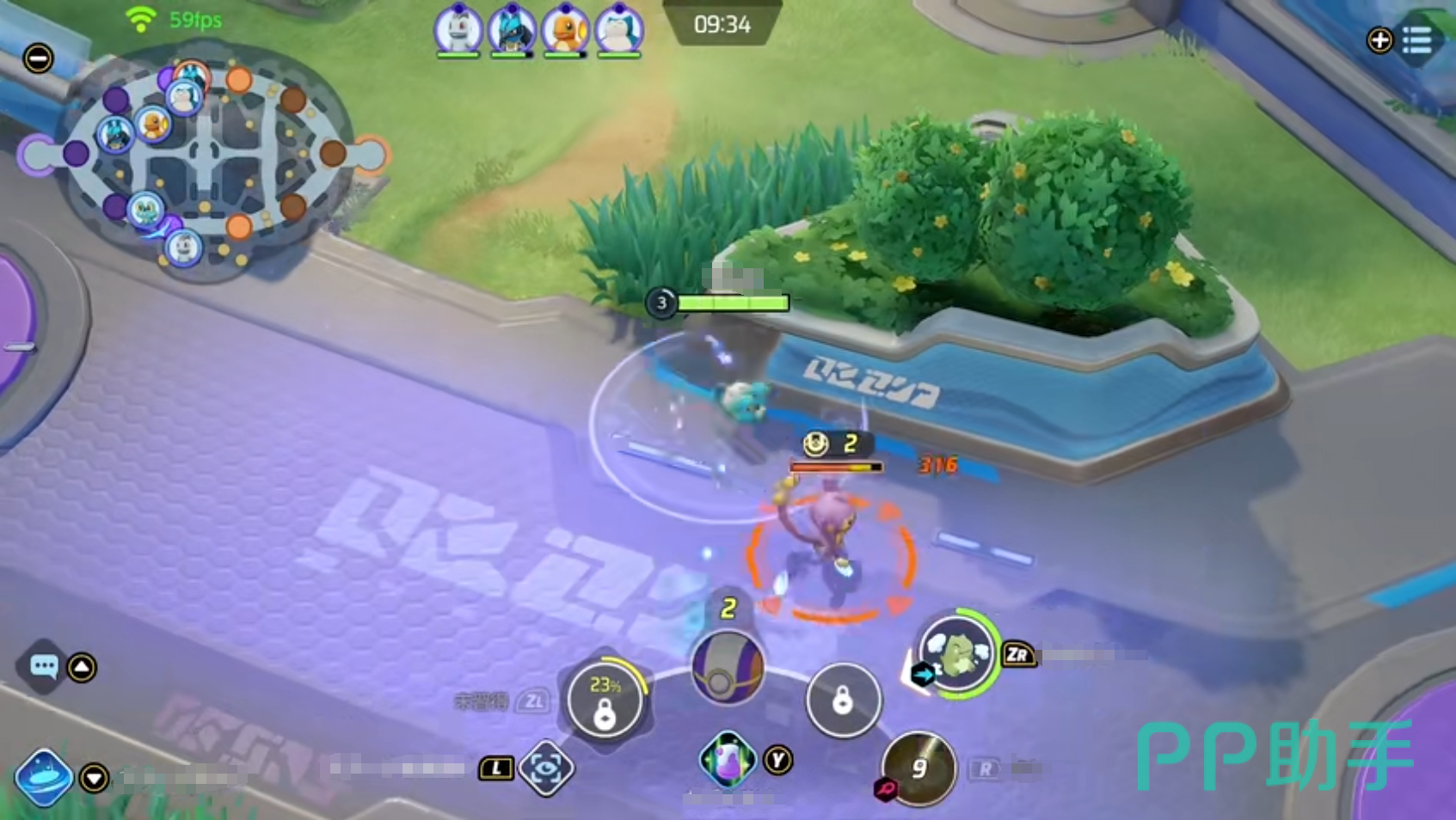Select the Lucario teammate portrait
This screenshot has width=1456, height=820.
(x=512, y=31)
